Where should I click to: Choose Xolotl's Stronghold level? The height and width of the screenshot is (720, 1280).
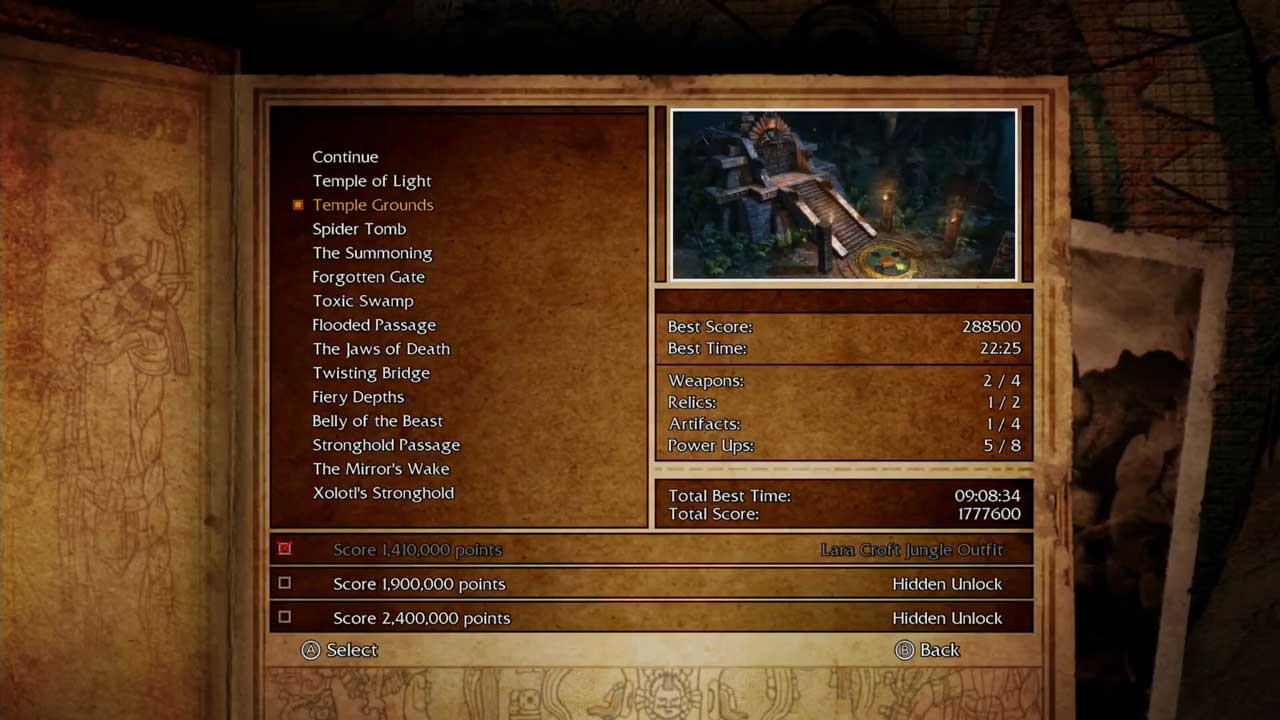[383, 493]
